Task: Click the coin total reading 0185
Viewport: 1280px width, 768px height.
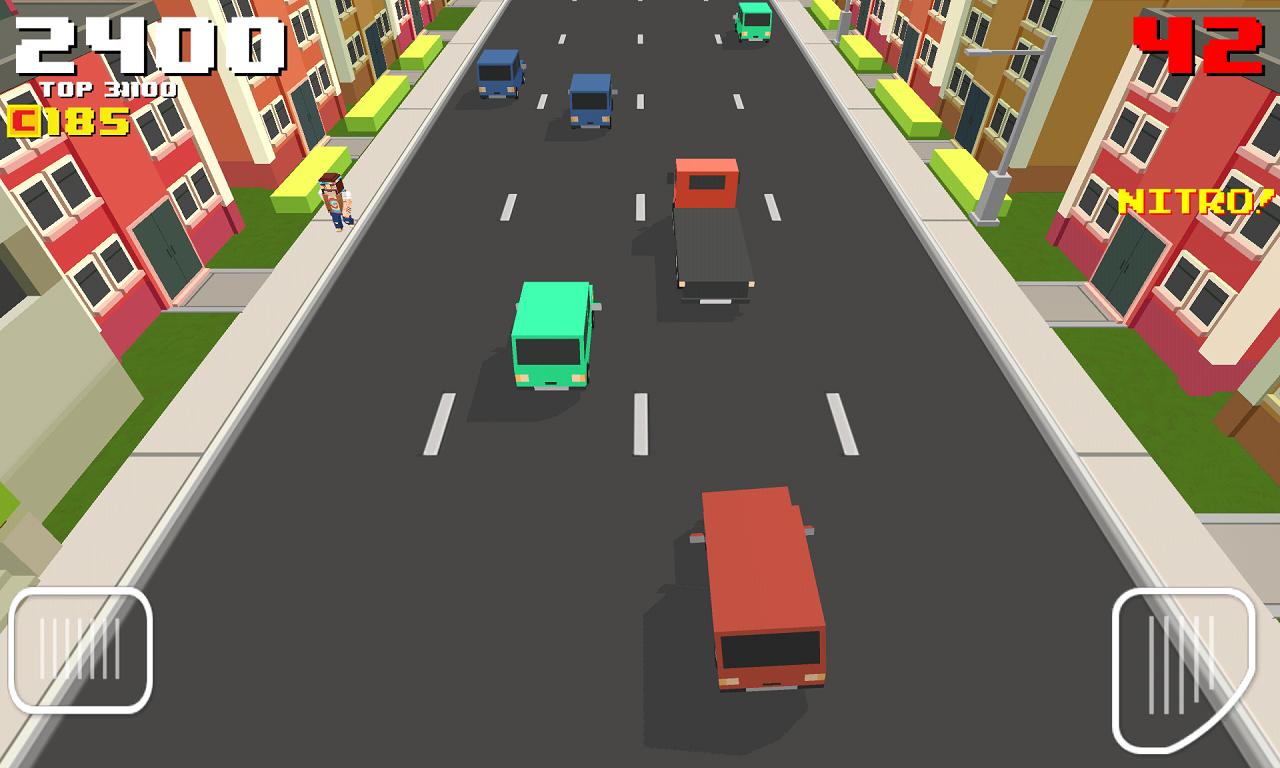Action: point(70,118)
